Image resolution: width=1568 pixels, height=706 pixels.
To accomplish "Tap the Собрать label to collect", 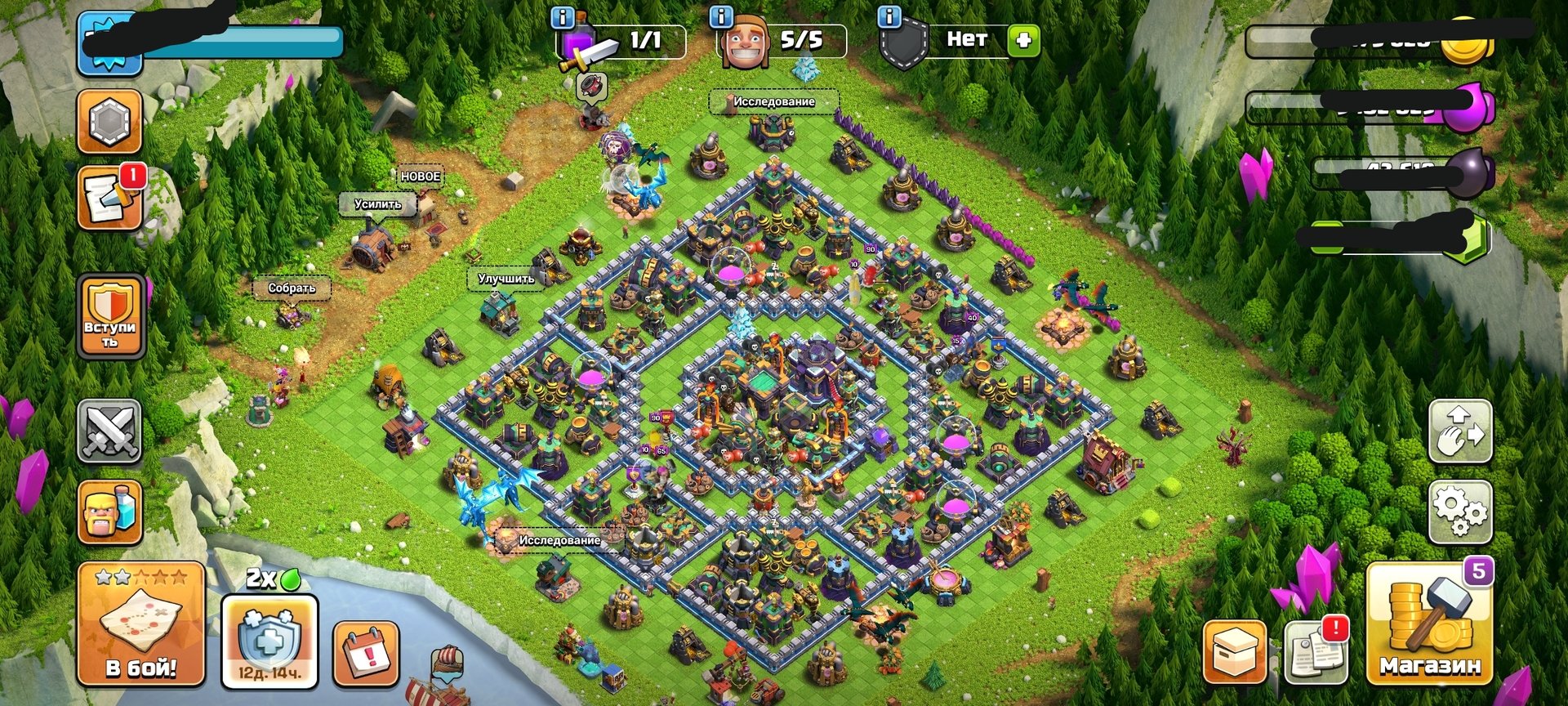I will [x=292, y=288].
